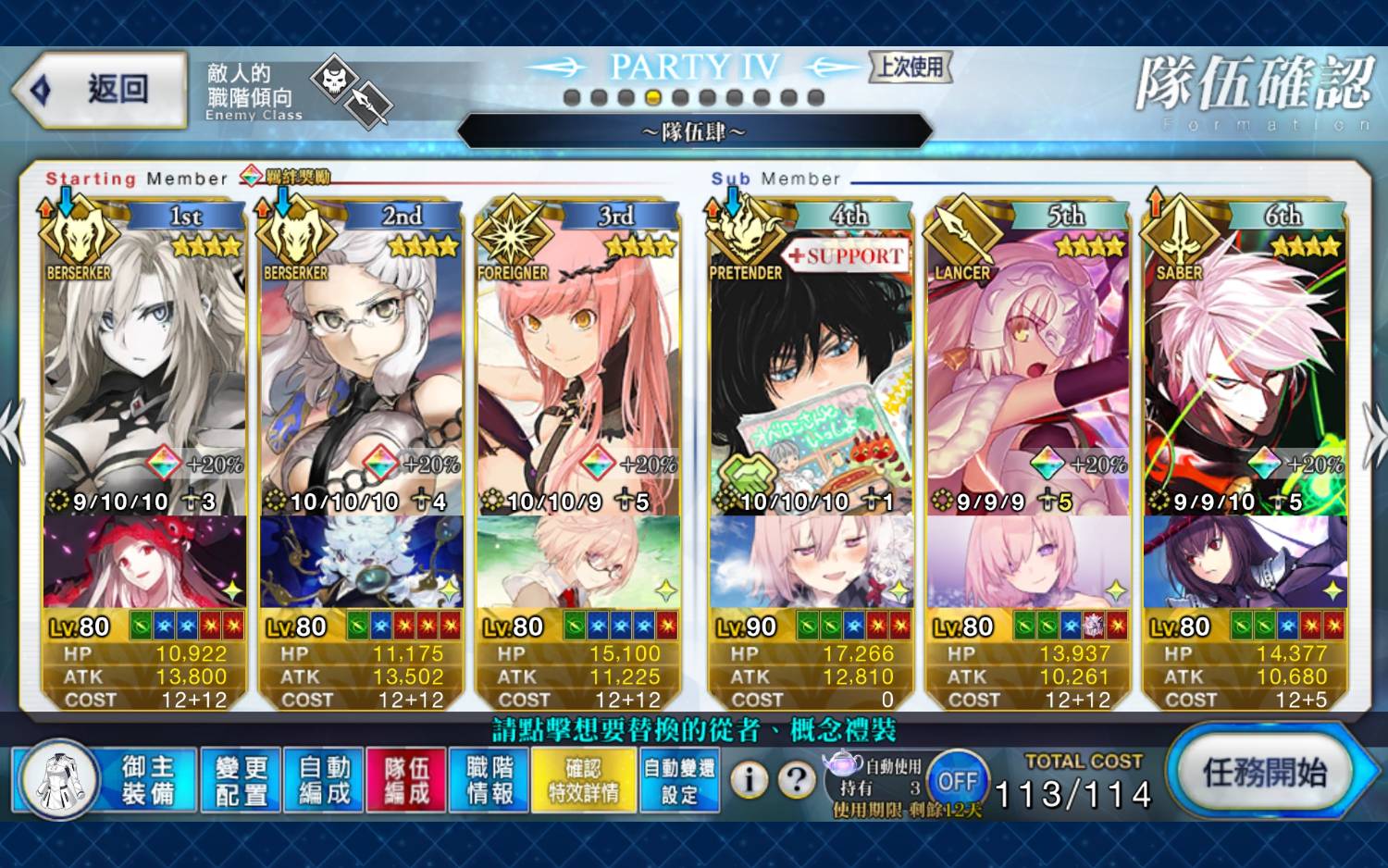Screen dimensions: 1388x868
Task: Select the 2nd Berserker with glasses card
Action: click(361, 370)
